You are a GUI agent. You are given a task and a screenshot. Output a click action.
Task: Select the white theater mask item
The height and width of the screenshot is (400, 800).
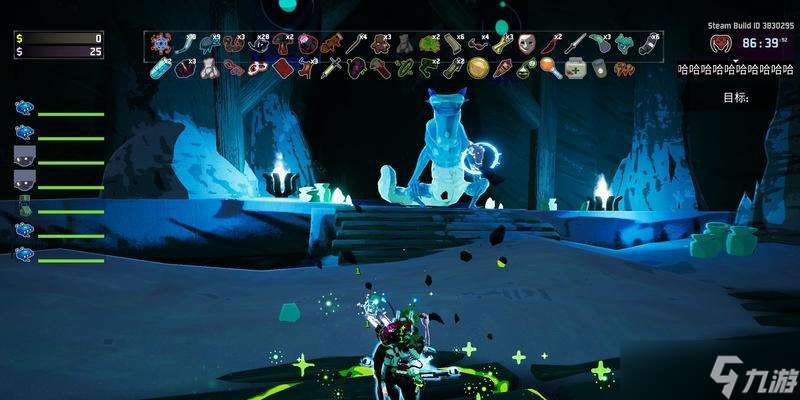click(526, 43)
